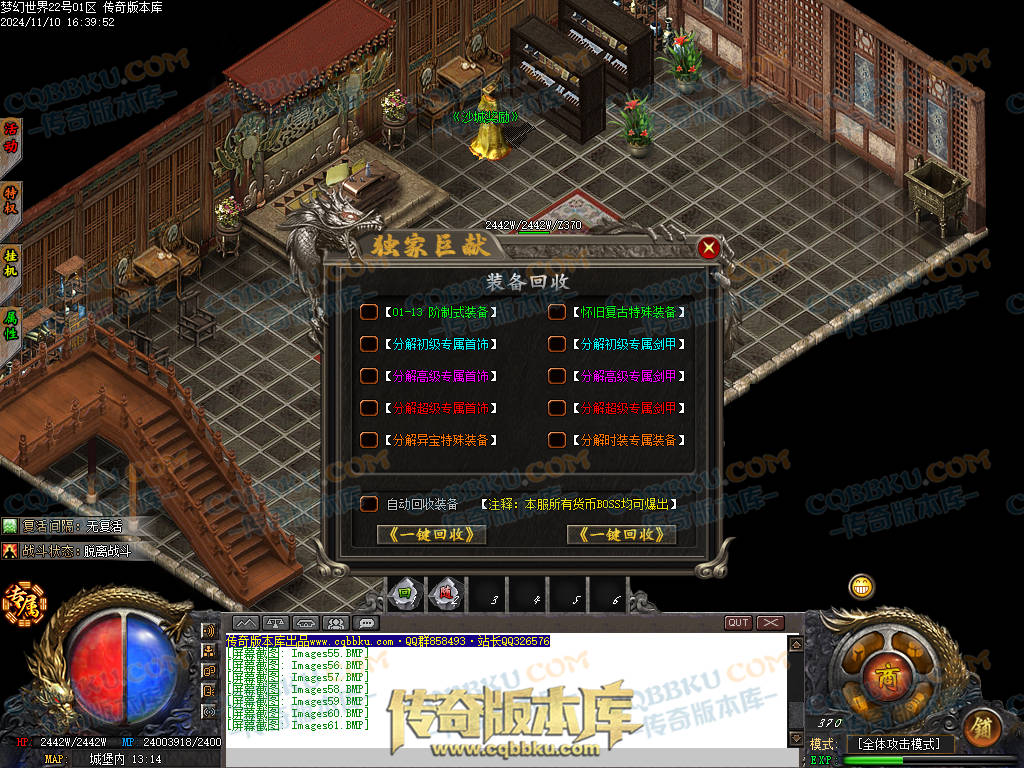Open the 属性 attributes side tab

[x=11, y=324]
